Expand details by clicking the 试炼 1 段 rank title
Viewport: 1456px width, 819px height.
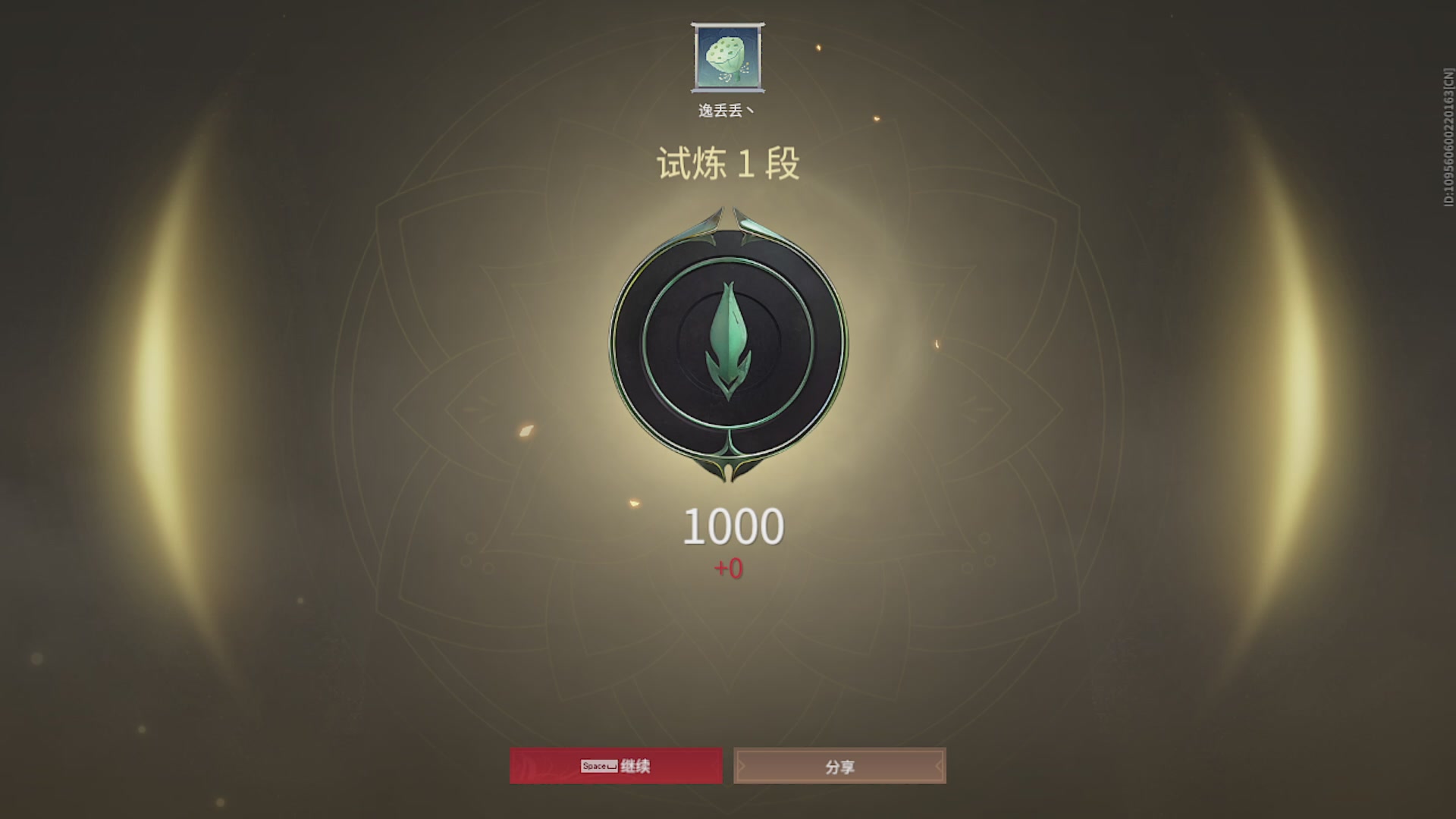(727, 163)
